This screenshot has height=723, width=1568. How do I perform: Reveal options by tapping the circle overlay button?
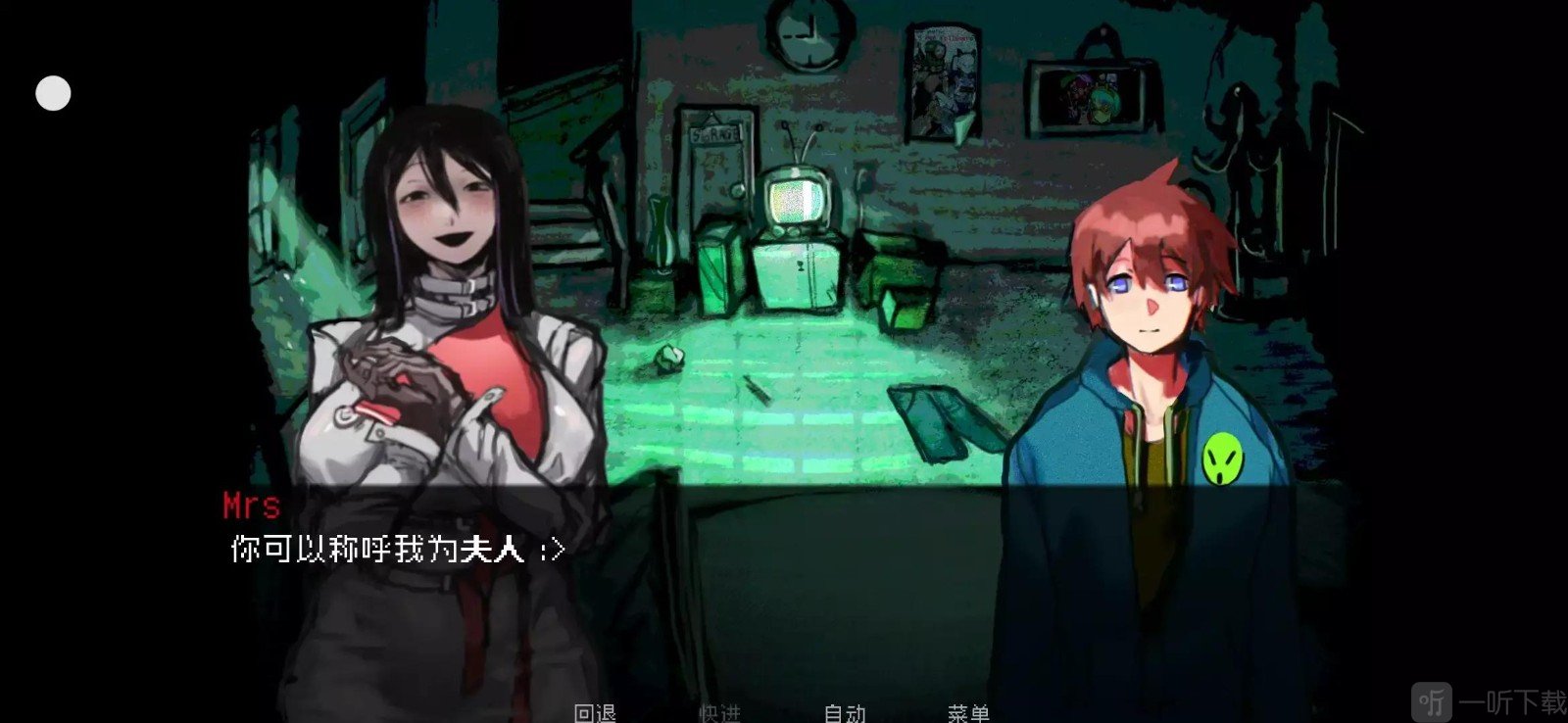(x=53, y=93)
